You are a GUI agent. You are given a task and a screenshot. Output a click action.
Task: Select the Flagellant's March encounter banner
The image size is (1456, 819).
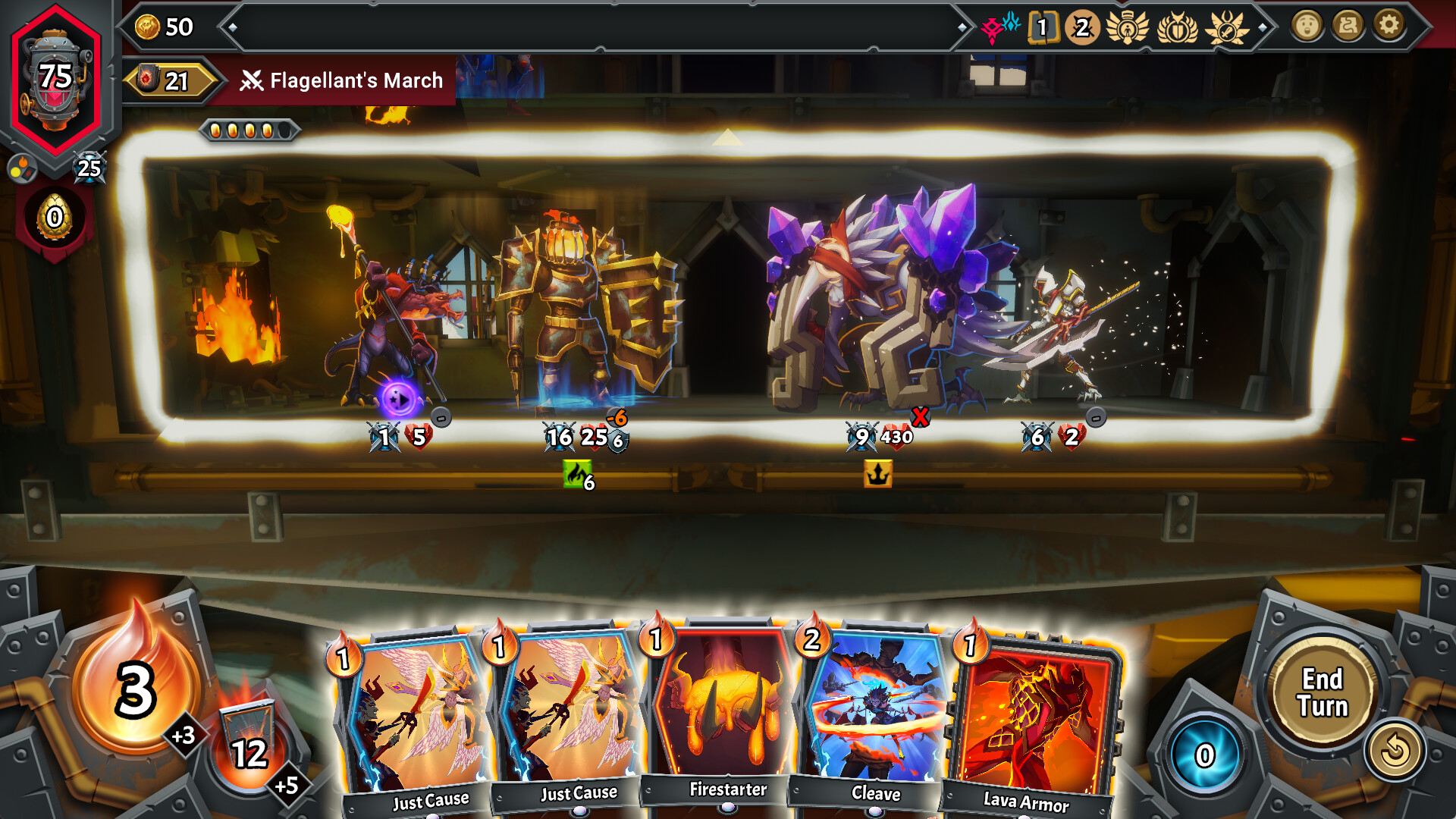[x=343, y=80]
